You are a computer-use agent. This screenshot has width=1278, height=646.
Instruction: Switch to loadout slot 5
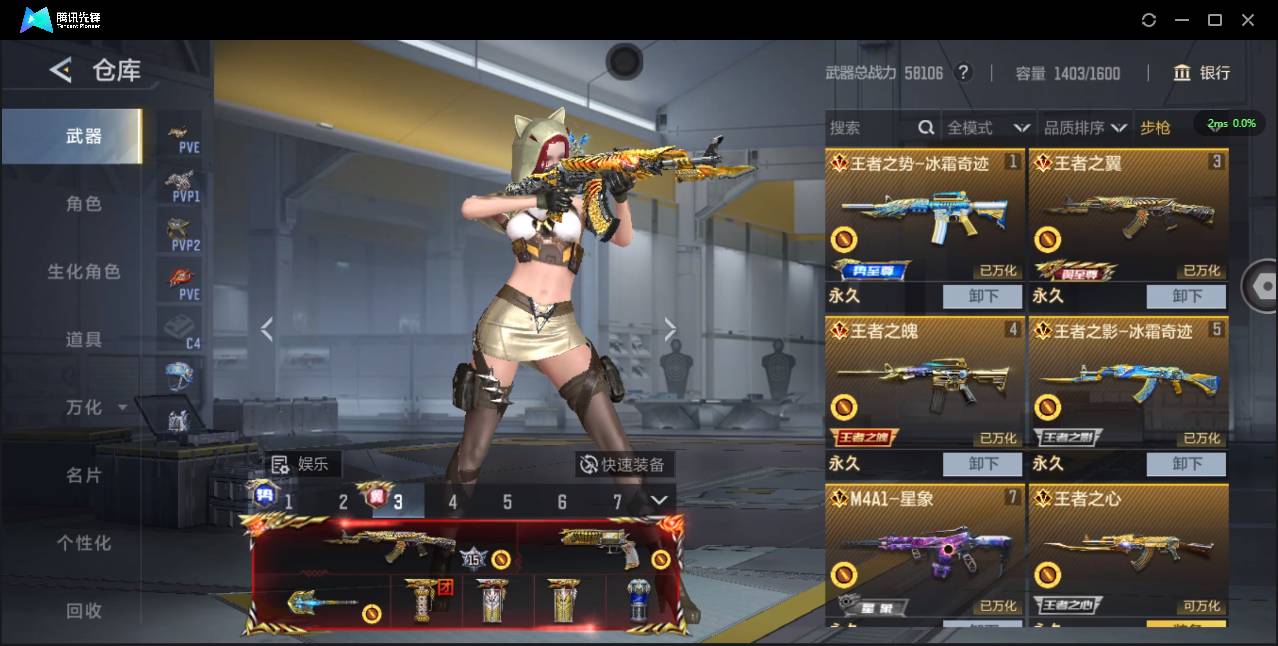(x=507, y=502)
